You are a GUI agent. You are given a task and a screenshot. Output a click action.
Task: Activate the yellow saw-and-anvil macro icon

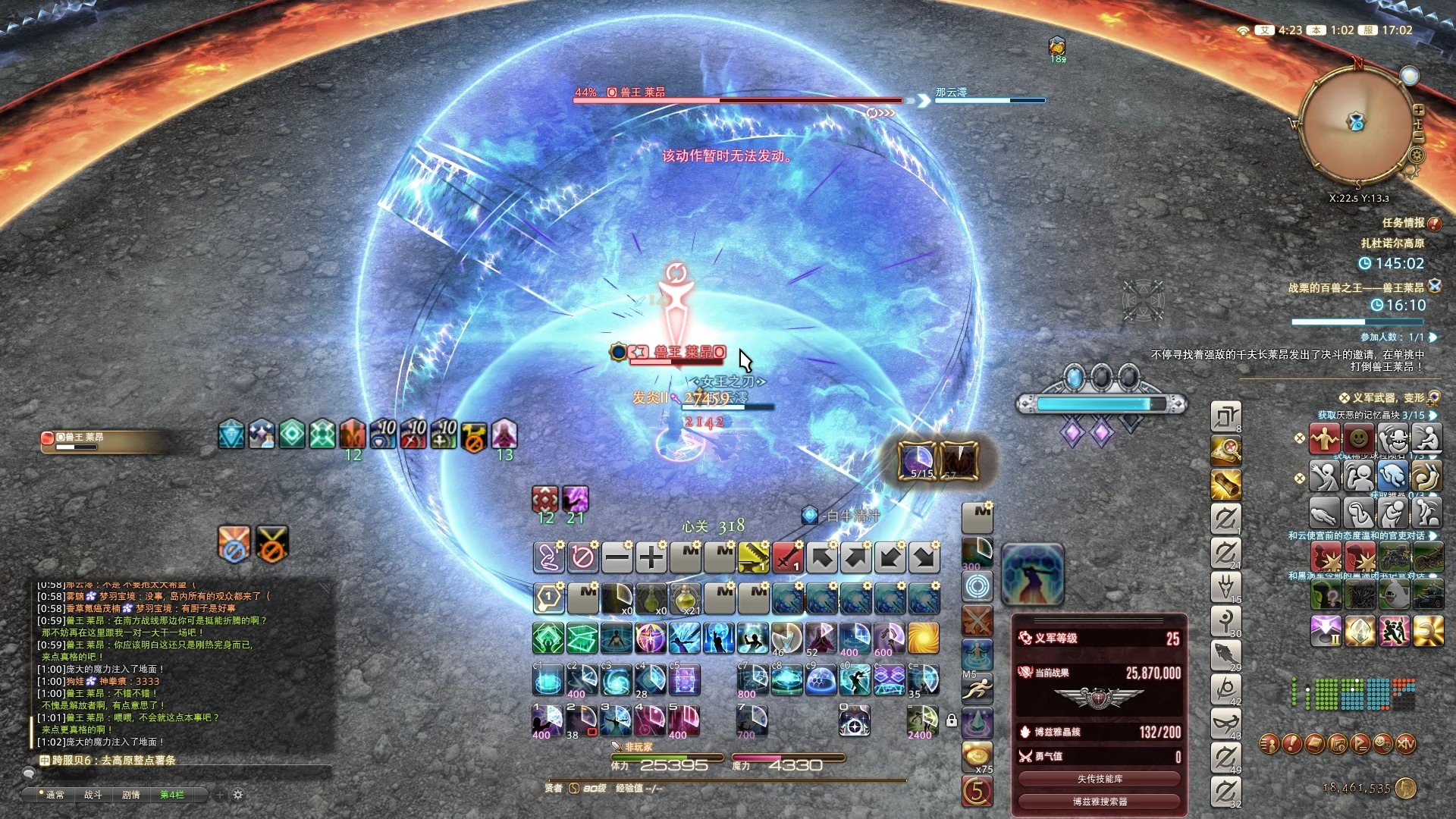(x=753, y=558)
